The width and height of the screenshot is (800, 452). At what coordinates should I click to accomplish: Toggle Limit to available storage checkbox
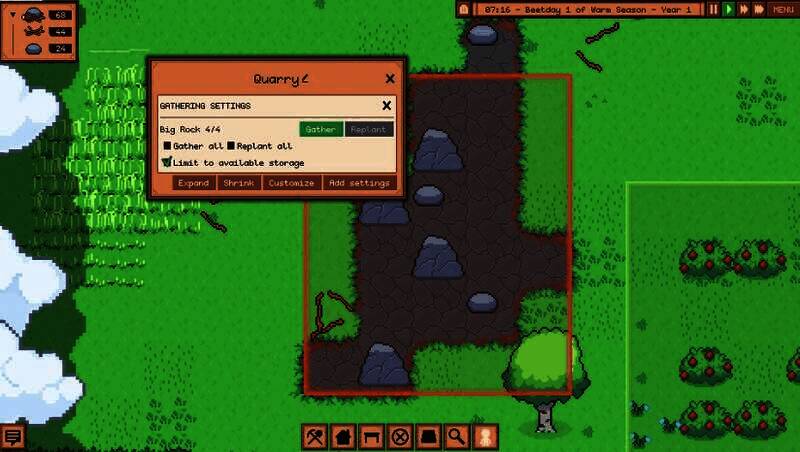(x=168, y=162)
